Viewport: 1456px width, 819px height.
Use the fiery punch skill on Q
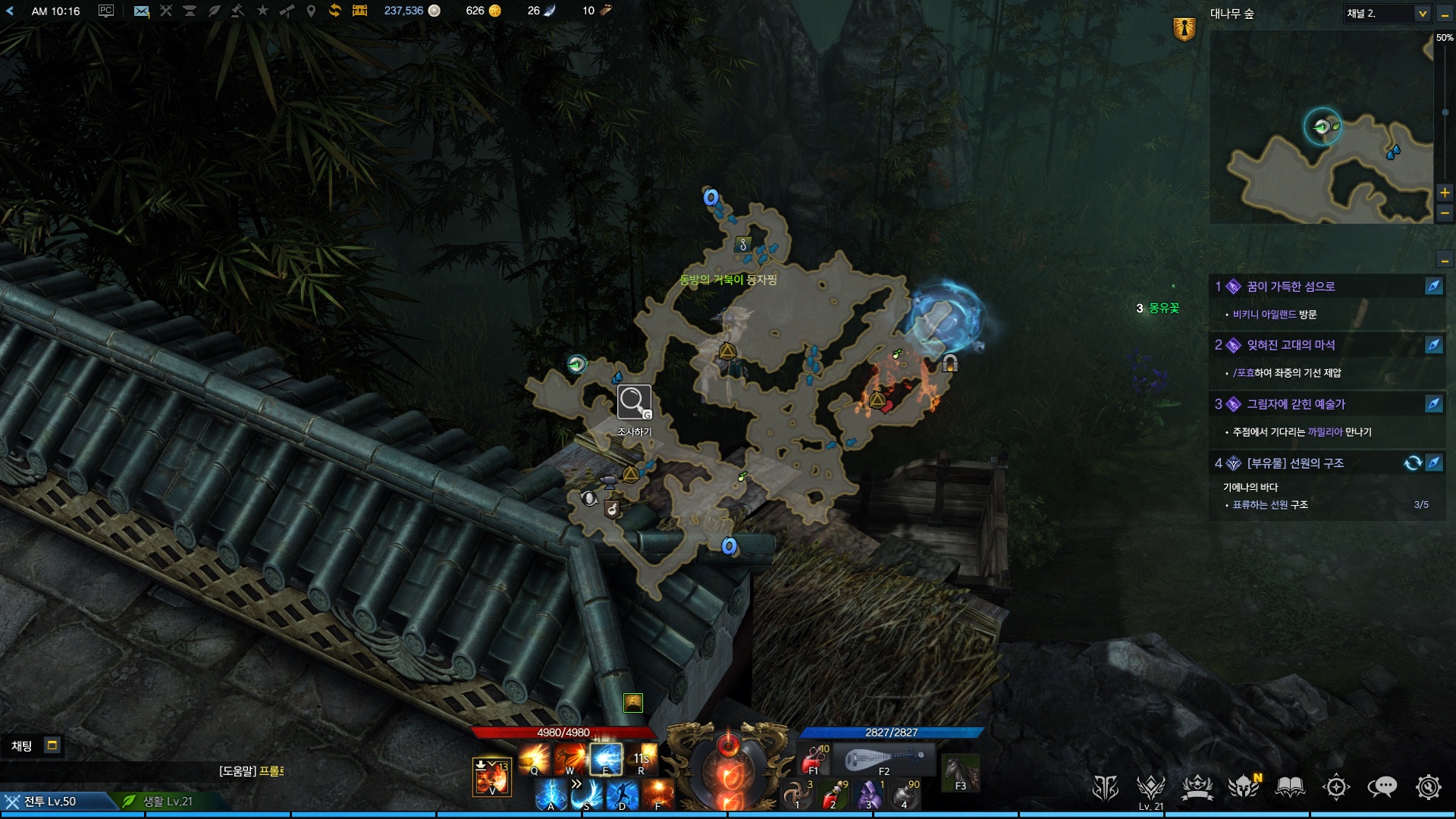pos(535,758)
